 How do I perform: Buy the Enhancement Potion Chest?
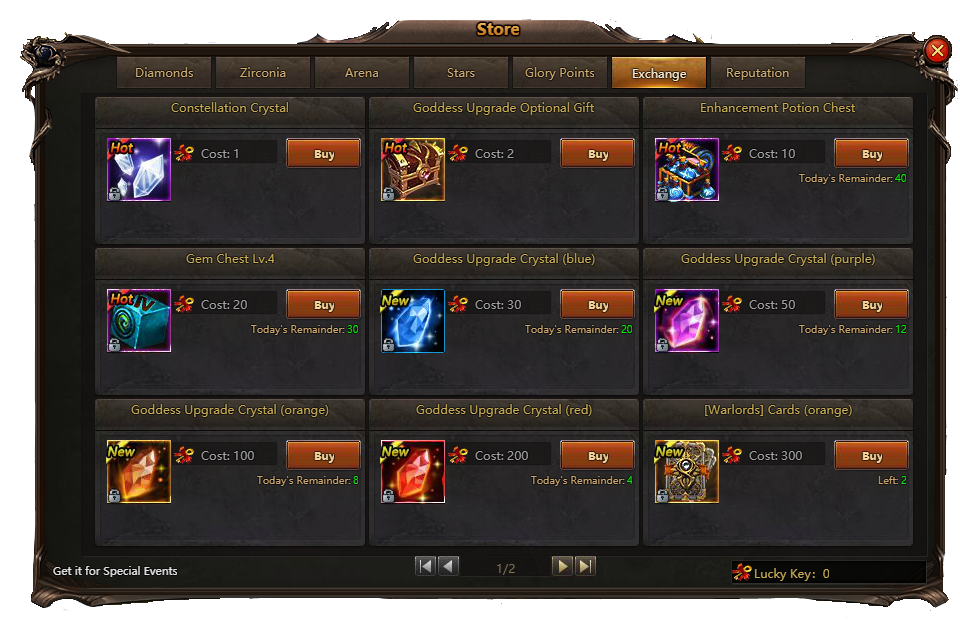pos(872,154)
